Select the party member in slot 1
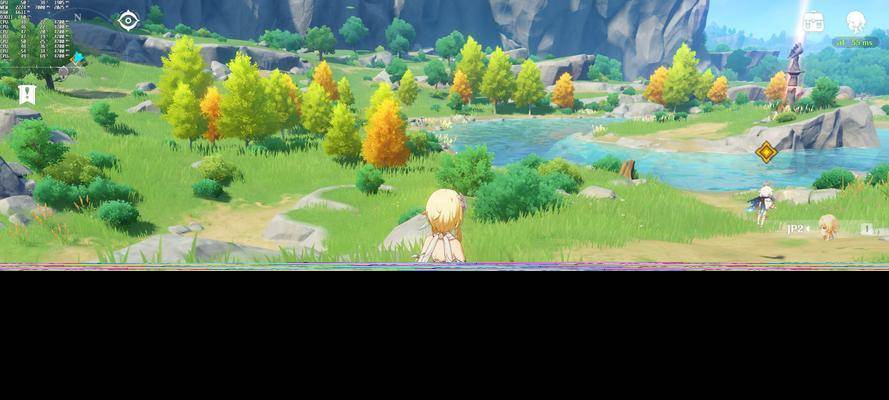889x400 pixels. (x=867, y=229)
